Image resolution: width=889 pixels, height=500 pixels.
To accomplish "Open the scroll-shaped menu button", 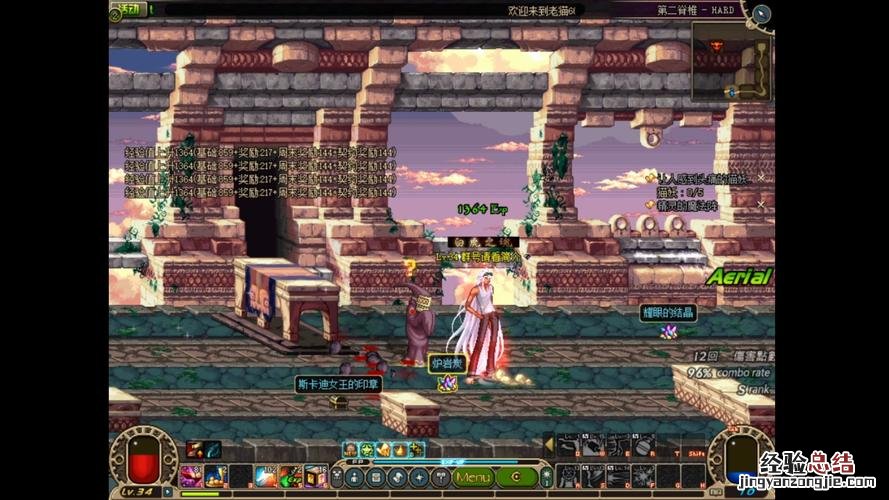I will point(376,477).
